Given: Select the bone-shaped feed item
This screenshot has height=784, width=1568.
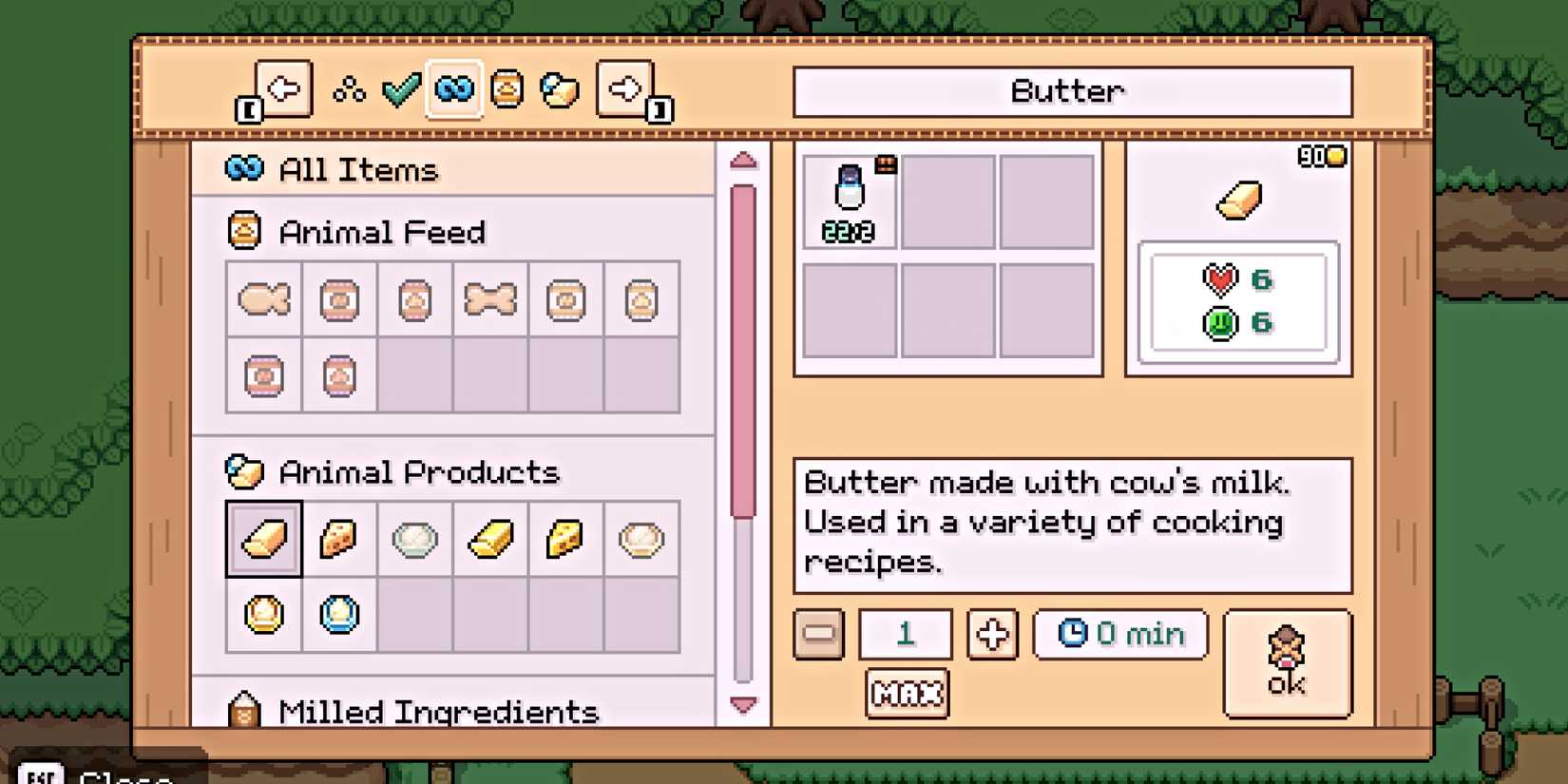Looking at the screenshot, I should [x=488, y=299].
